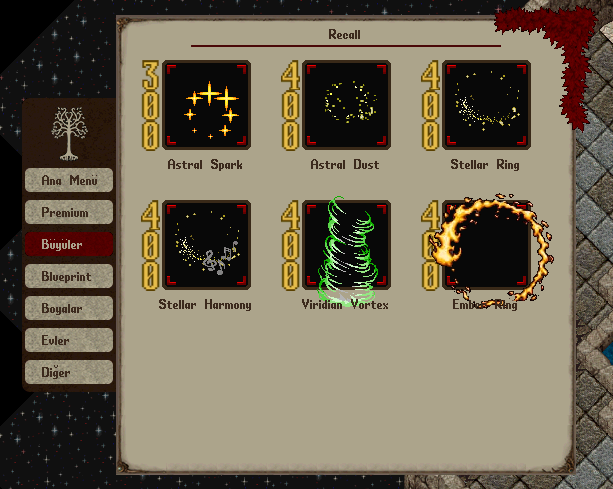Open the Ana Menü section

[x=69, y=180]
